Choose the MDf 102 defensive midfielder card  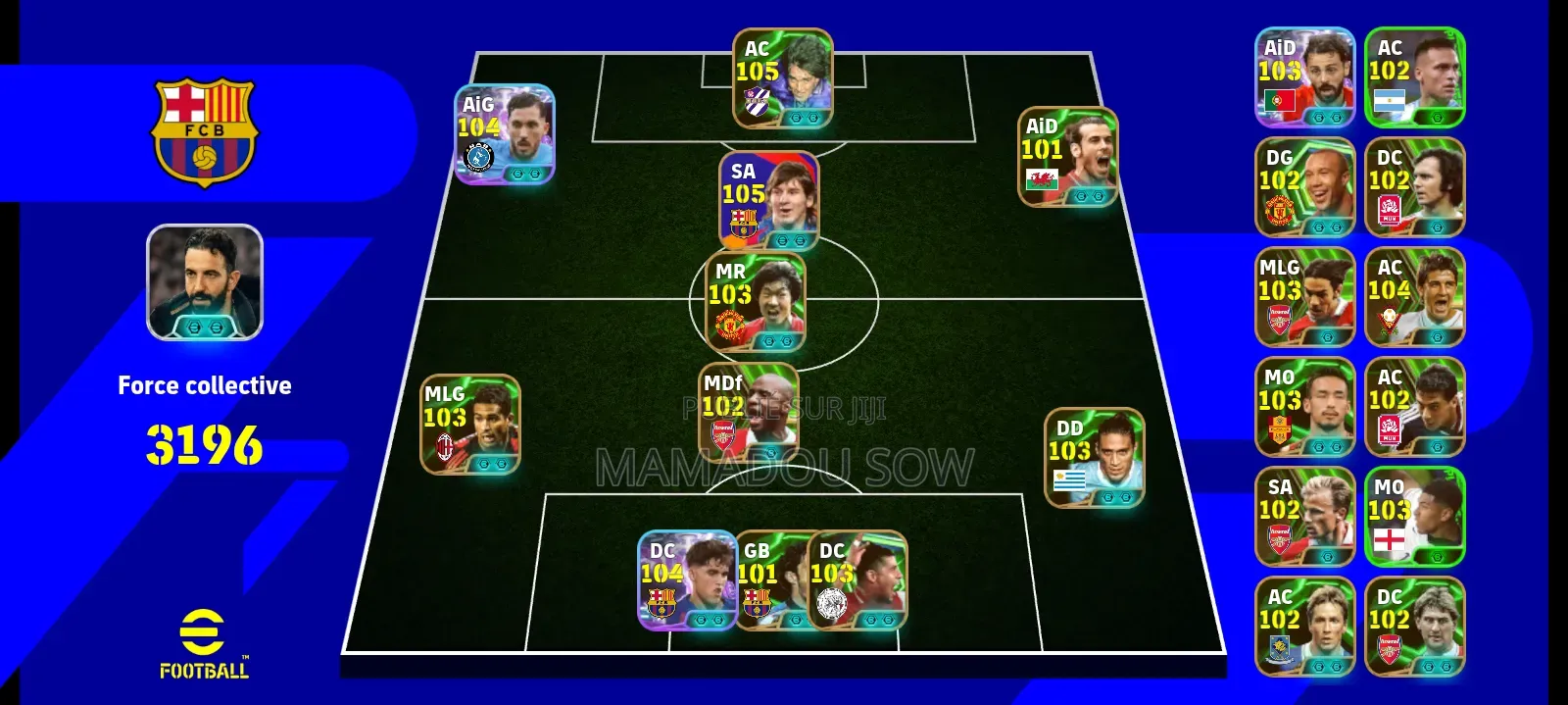point(749,413)
